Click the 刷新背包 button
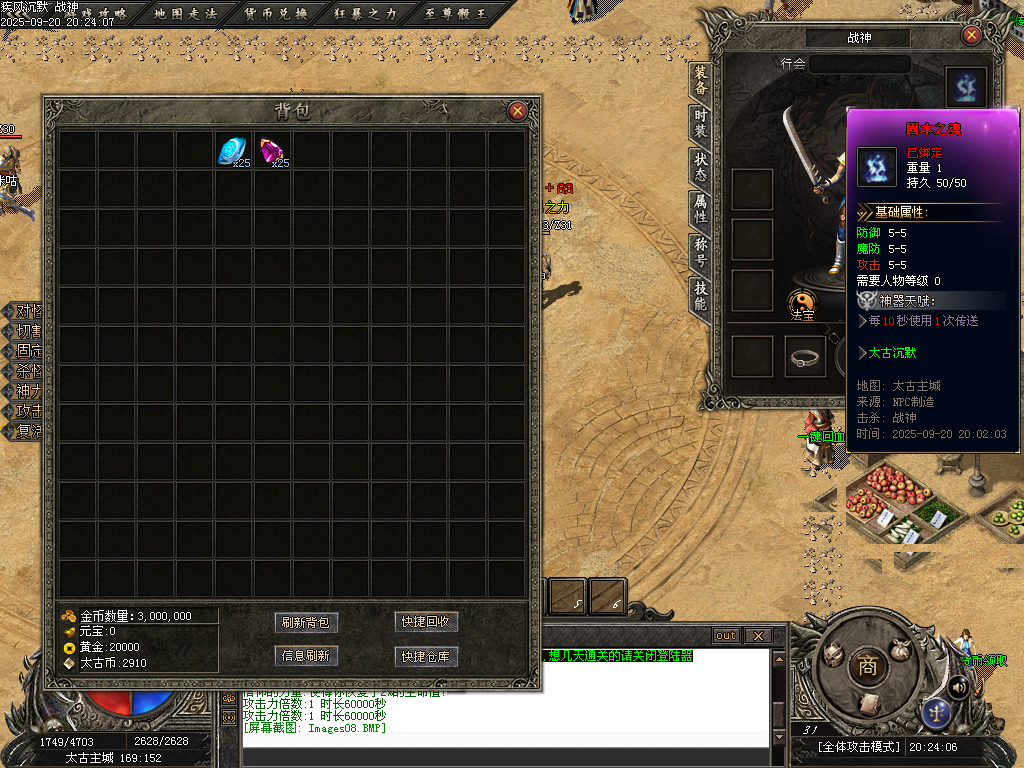 click(306, 622)
